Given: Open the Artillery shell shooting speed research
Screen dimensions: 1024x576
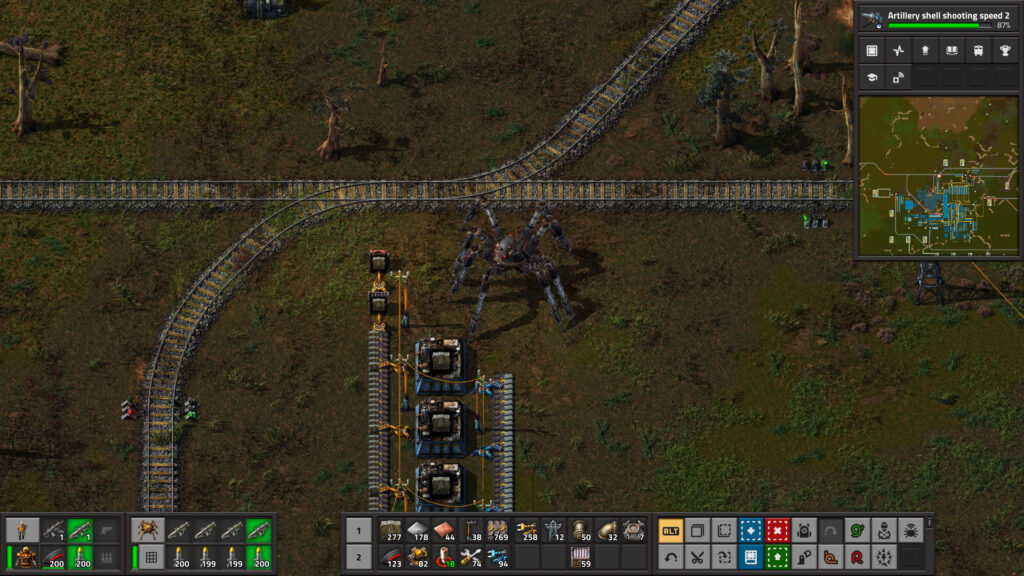Looking at the screenshot, I should (937, 19).
